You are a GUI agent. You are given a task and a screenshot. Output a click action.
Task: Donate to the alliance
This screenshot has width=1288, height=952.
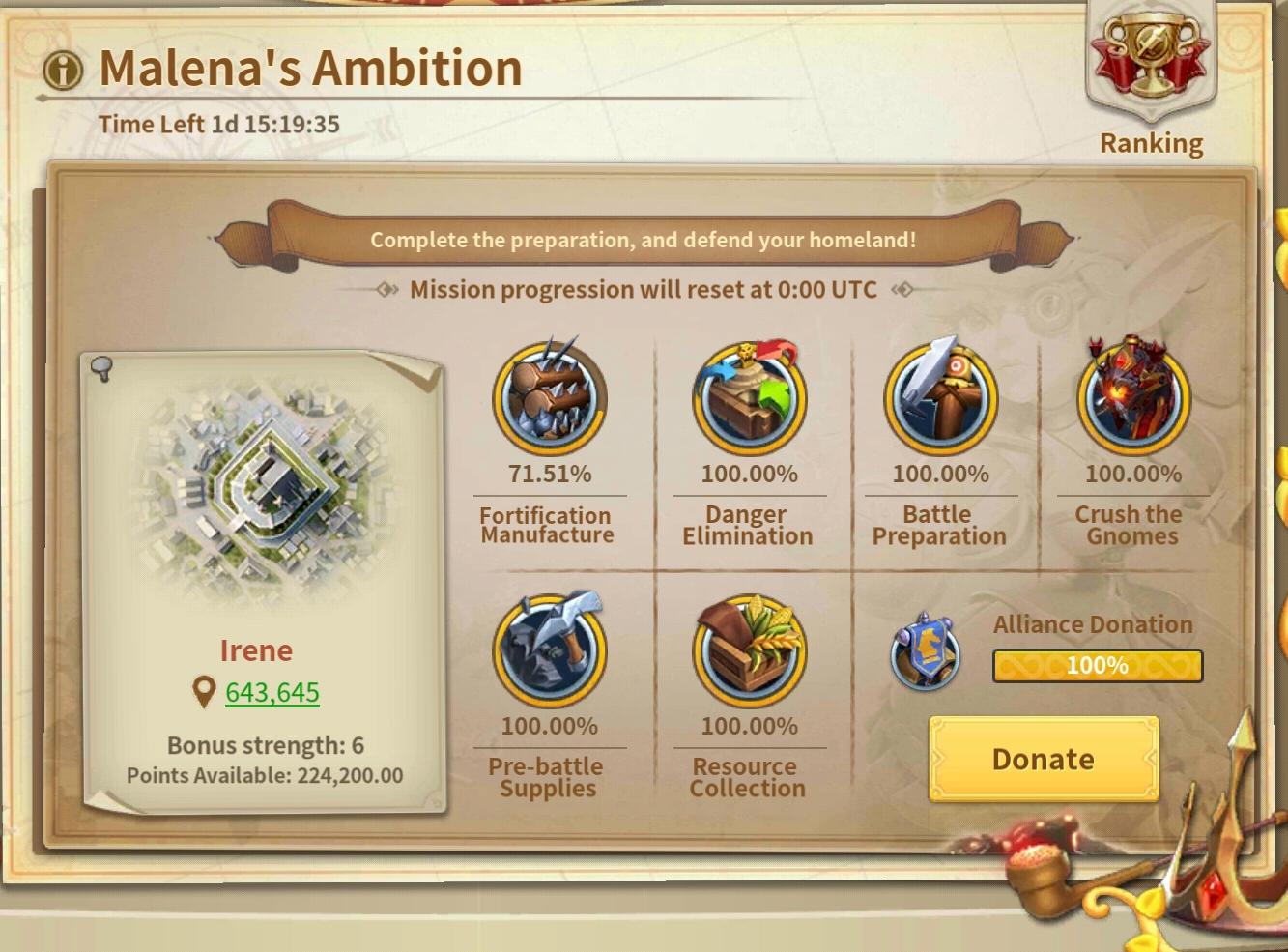(1044, 760)
